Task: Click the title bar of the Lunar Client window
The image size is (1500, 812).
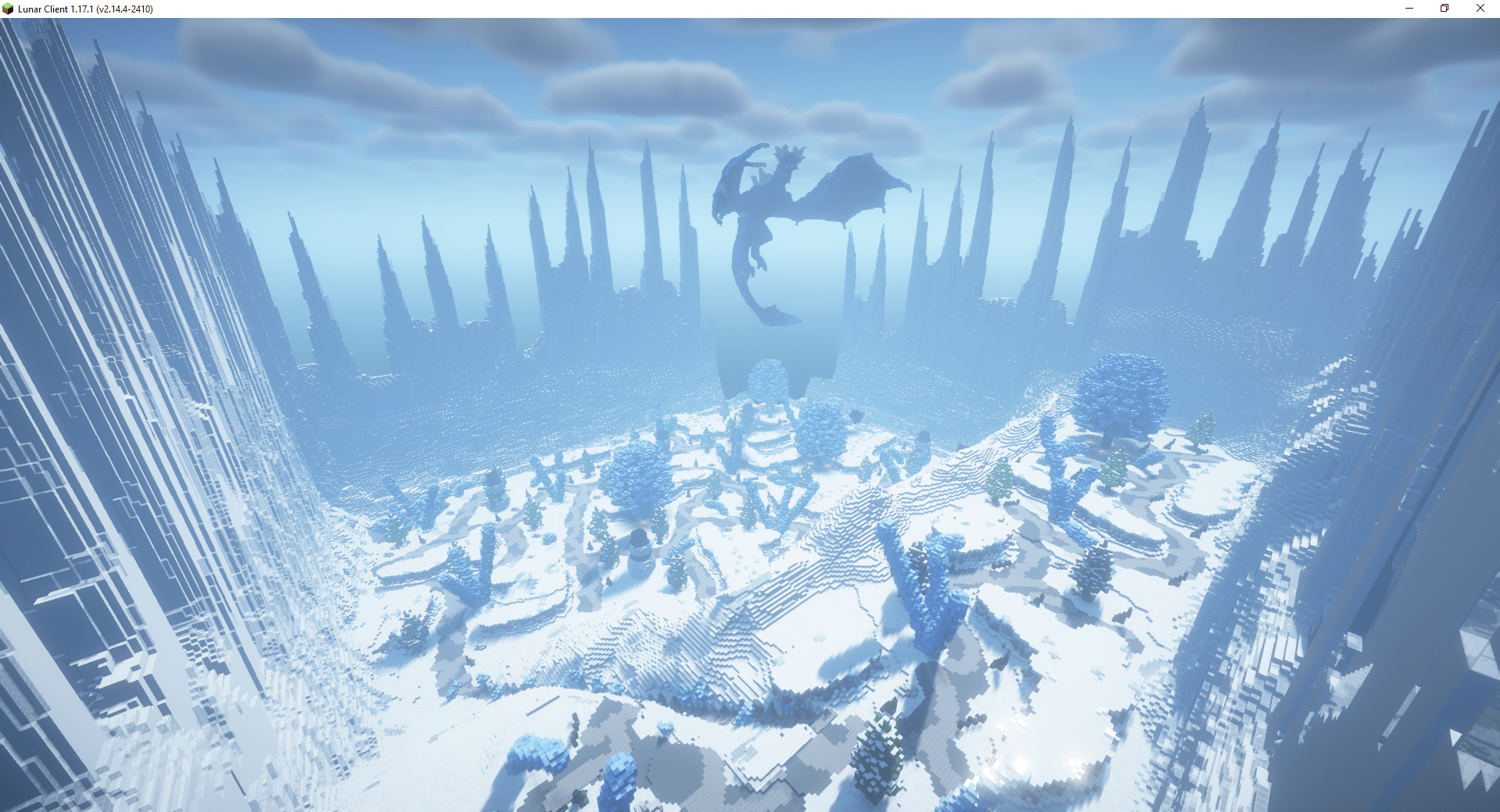Action: tap(703, 9)
